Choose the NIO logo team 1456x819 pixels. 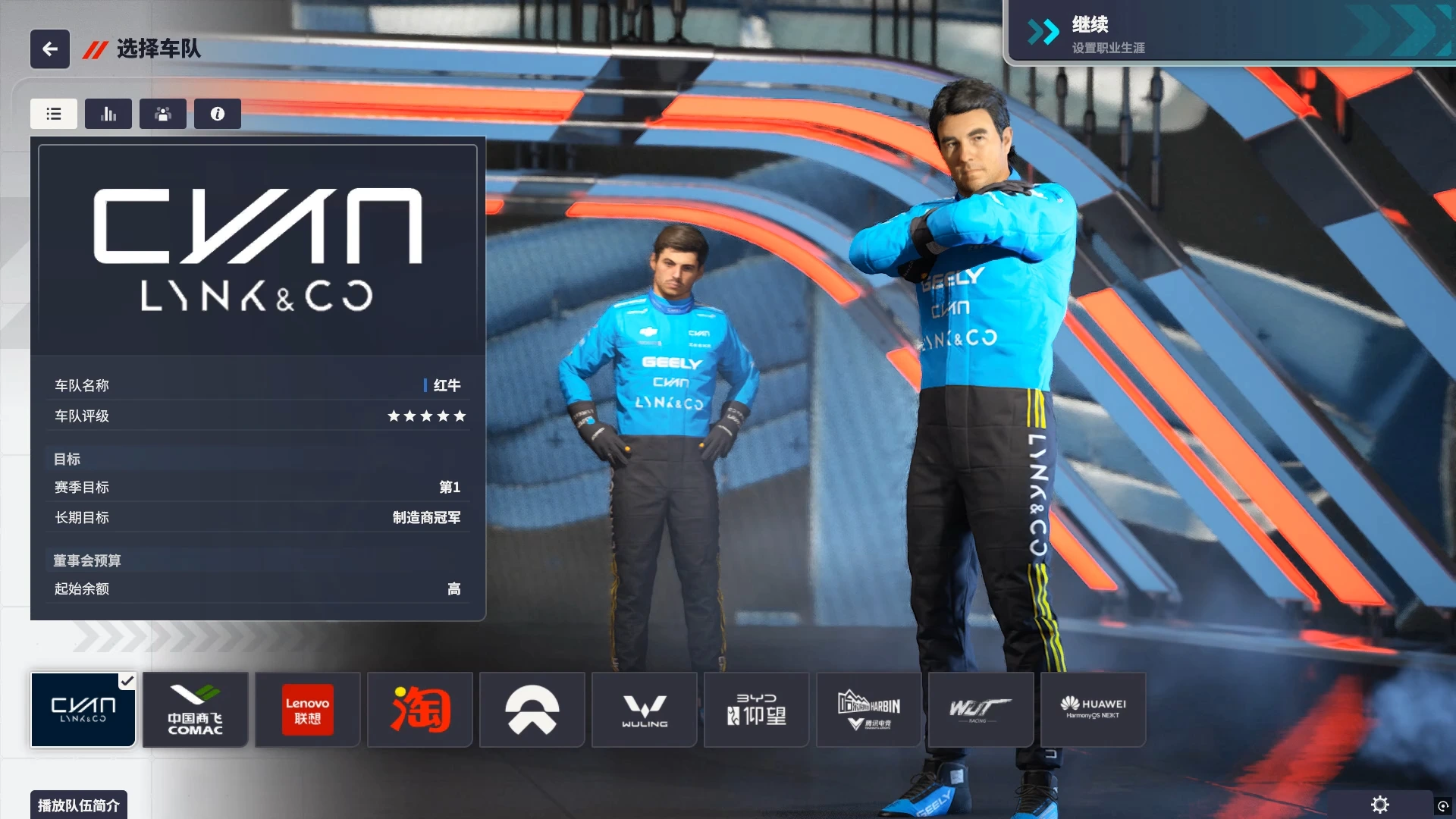(x=532, y=710)
